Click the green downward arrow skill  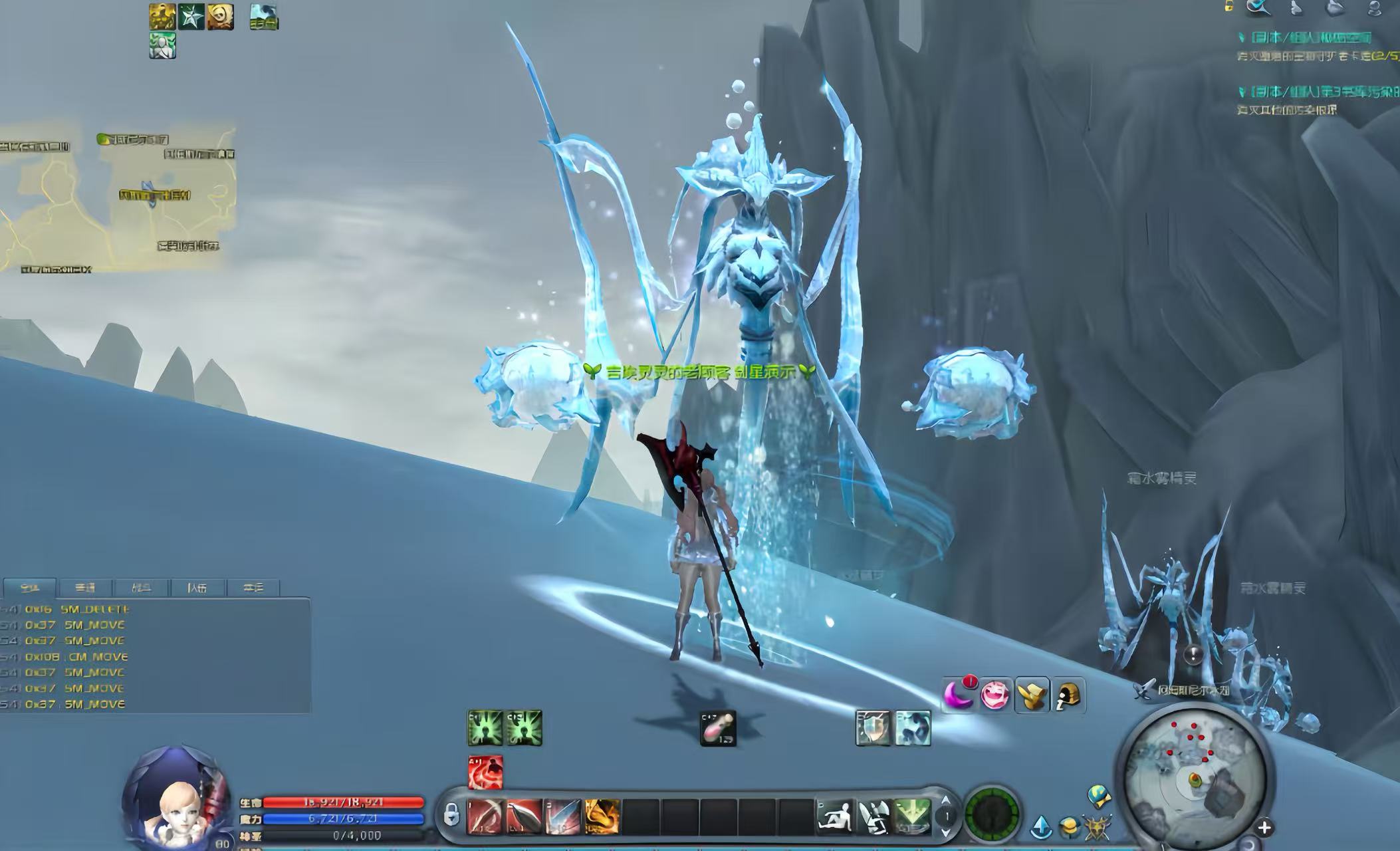[x=911, y=816]
